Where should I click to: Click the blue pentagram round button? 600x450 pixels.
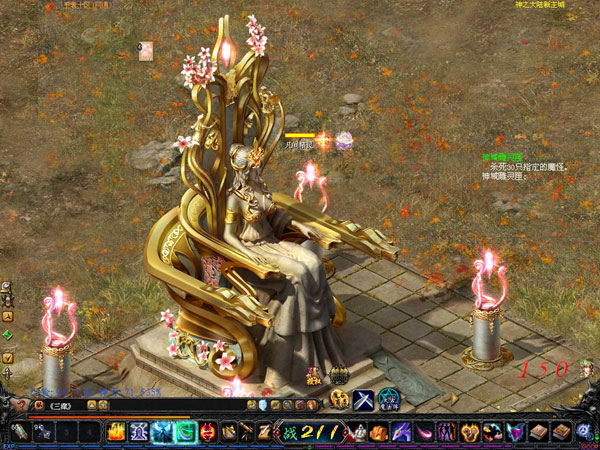pos(388,400)
